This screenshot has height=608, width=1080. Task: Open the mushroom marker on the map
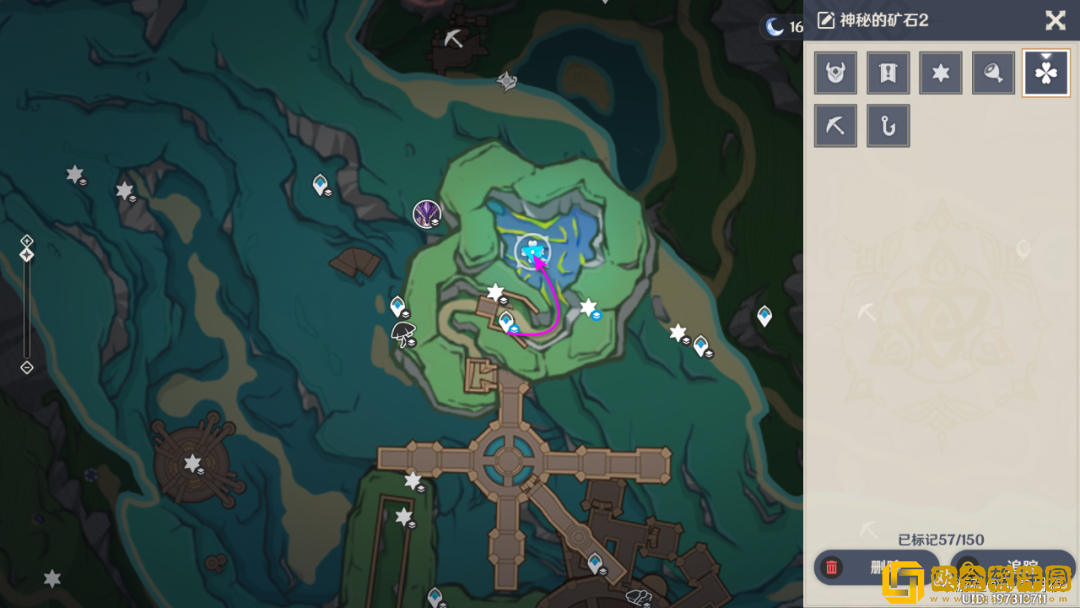tap(403, 332)
